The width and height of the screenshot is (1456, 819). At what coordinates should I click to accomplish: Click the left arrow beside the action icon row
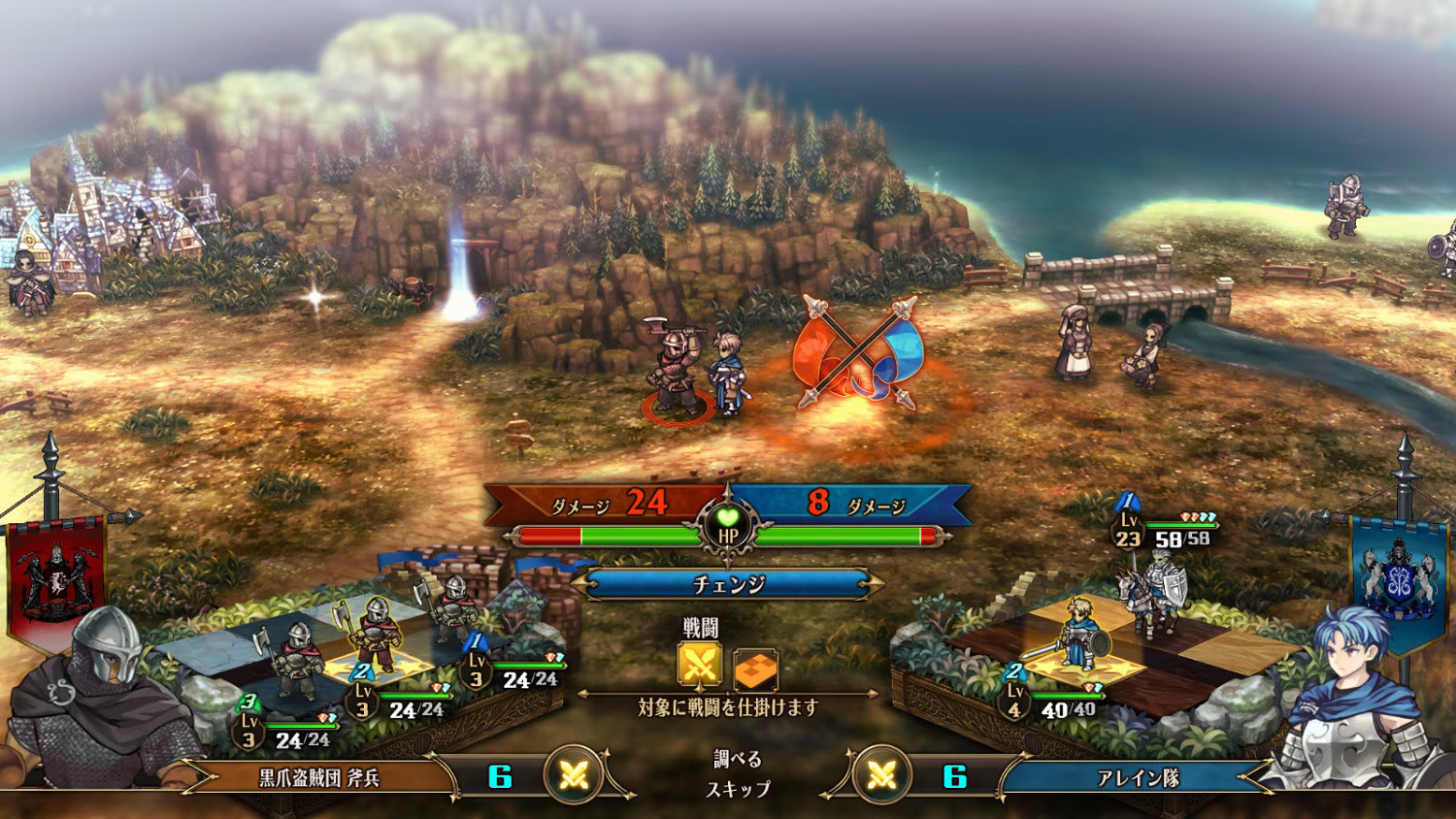pos(580,693)
